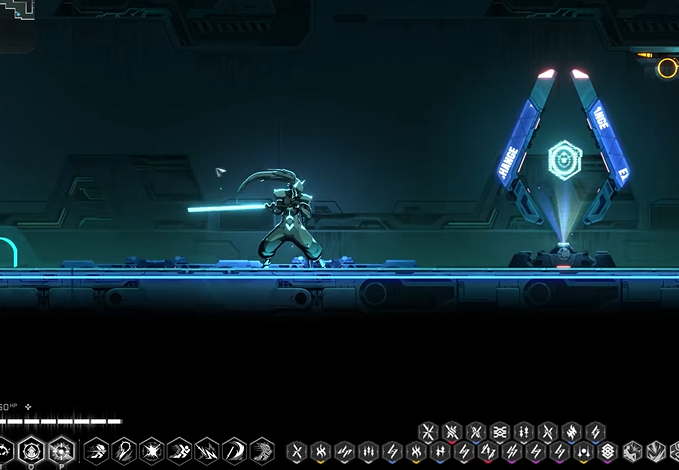Select the stacked layers chip icon

[x=607, y=451]
